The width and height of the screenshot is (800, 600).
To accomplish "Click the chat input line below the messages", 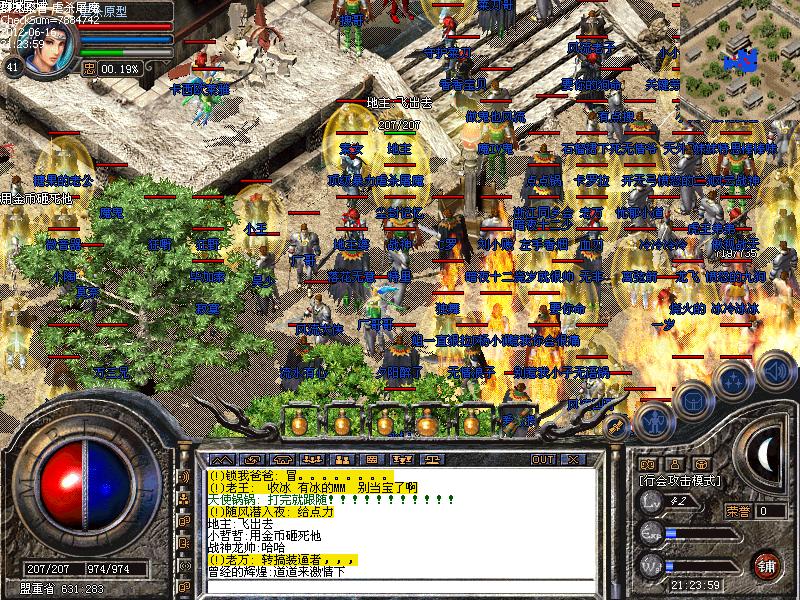I will pos(390,586).
